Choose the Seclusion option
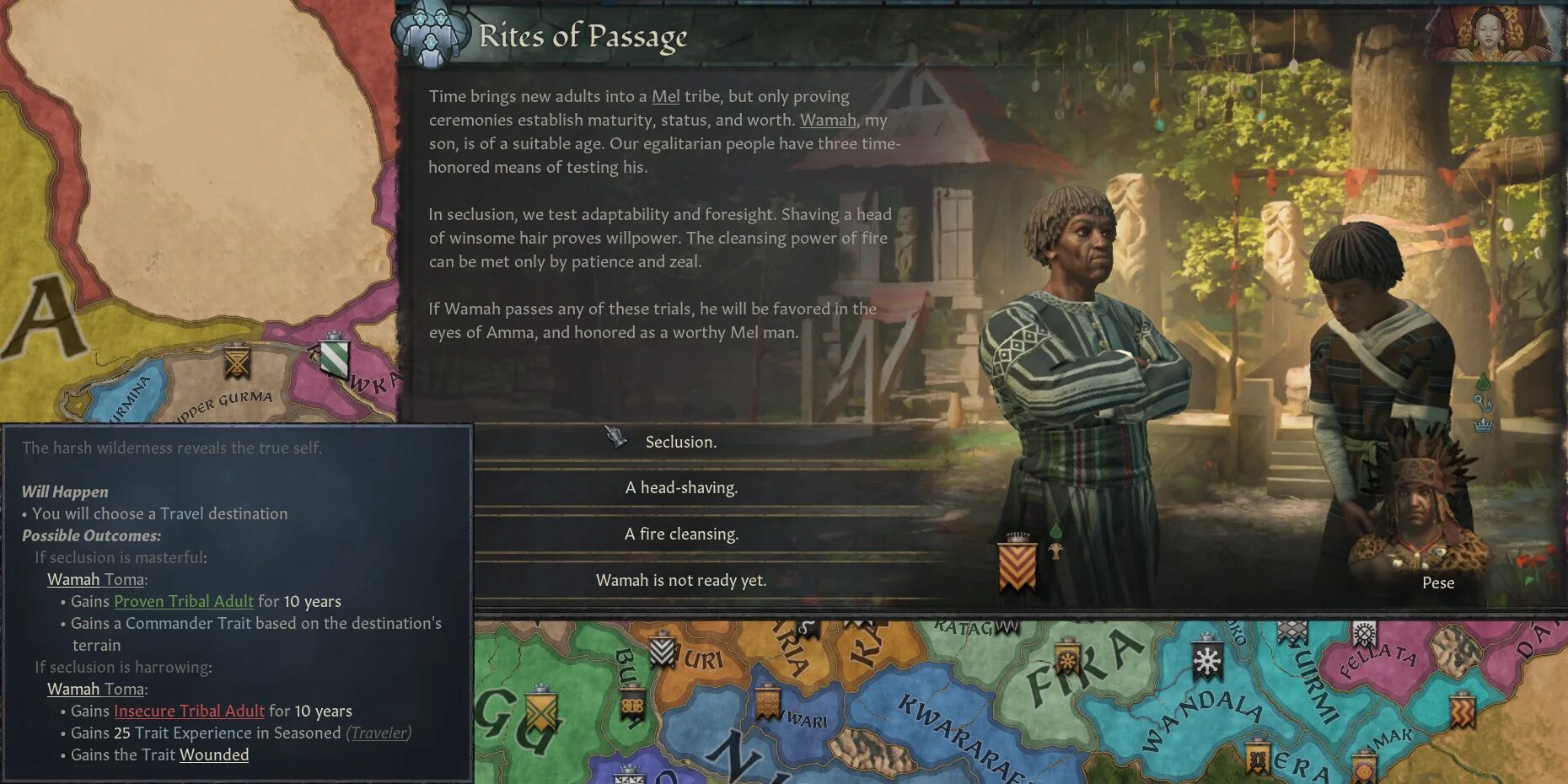The height and width of the screenshot is (784, 1568). point(681,442)
